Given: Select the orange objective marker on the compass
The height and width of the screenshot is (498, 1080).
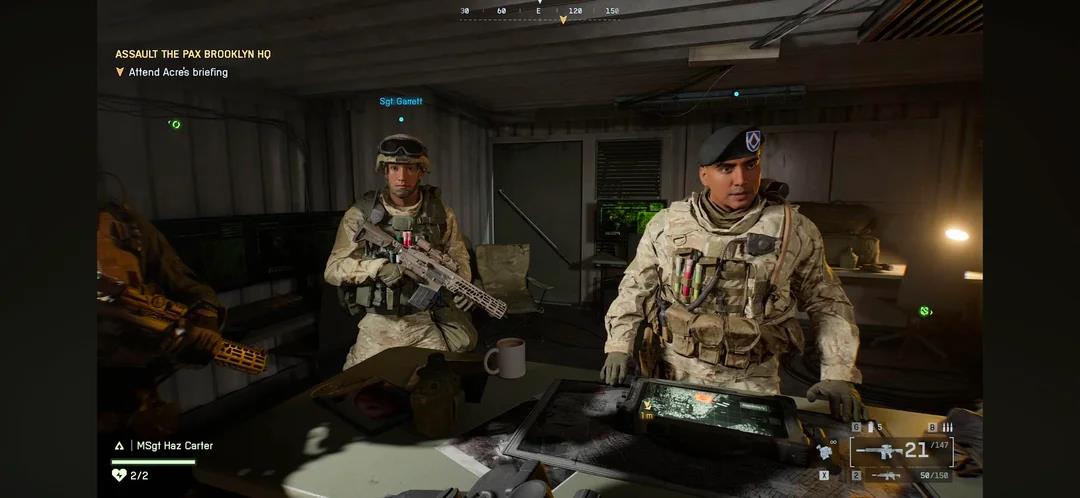Looking at the screenshot, I should coord(562,19).
